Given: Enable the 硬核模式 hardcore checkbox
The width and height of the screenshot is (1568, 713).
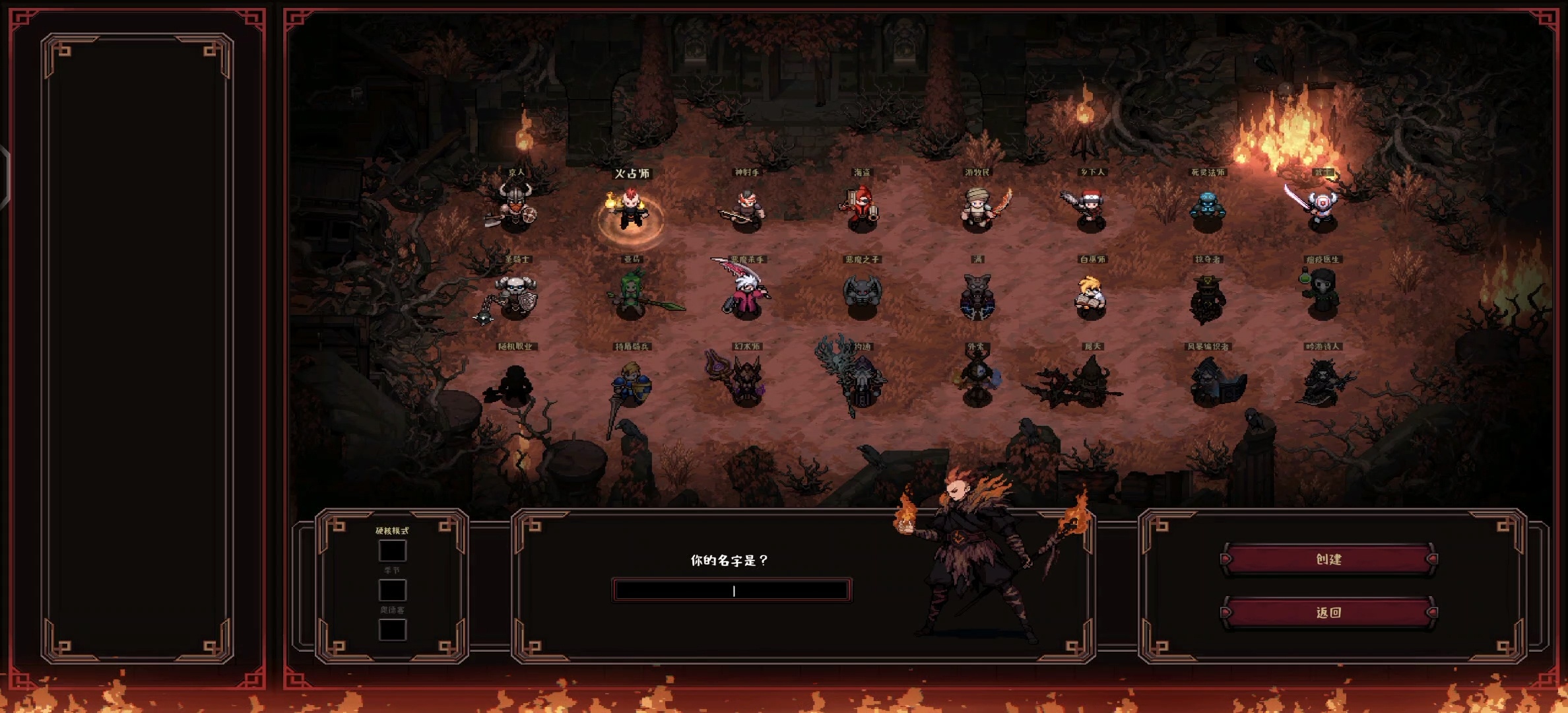Looking at the screenshot, I should (392, 551).
